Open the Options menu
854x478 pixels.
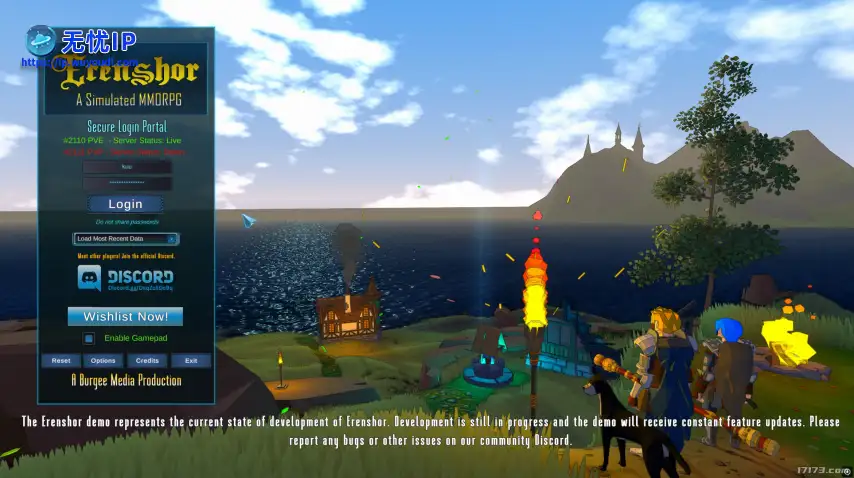pos(104,360)
